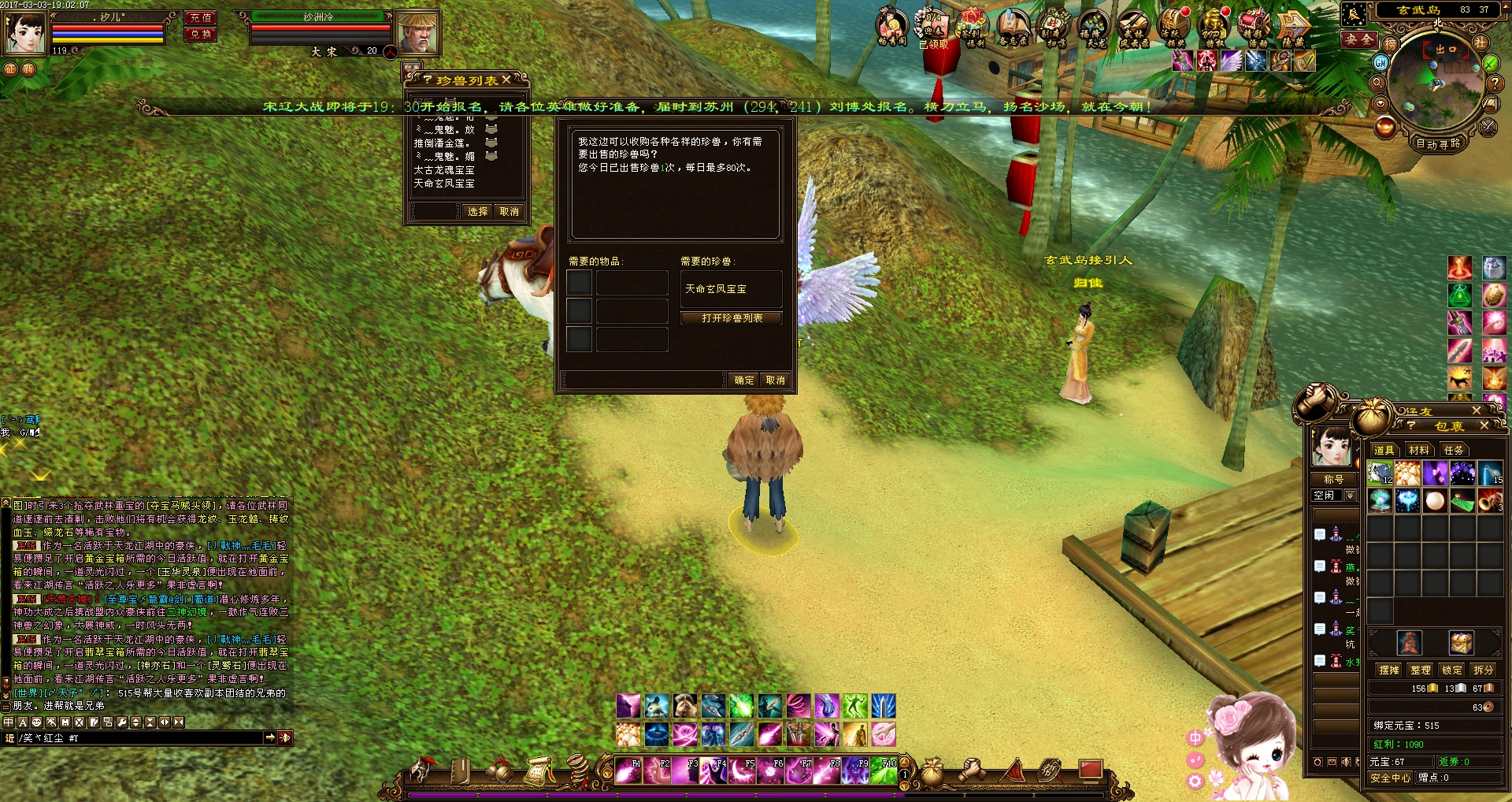Cancel the pet sale dialog with 取消

click(x=776, y=381)
